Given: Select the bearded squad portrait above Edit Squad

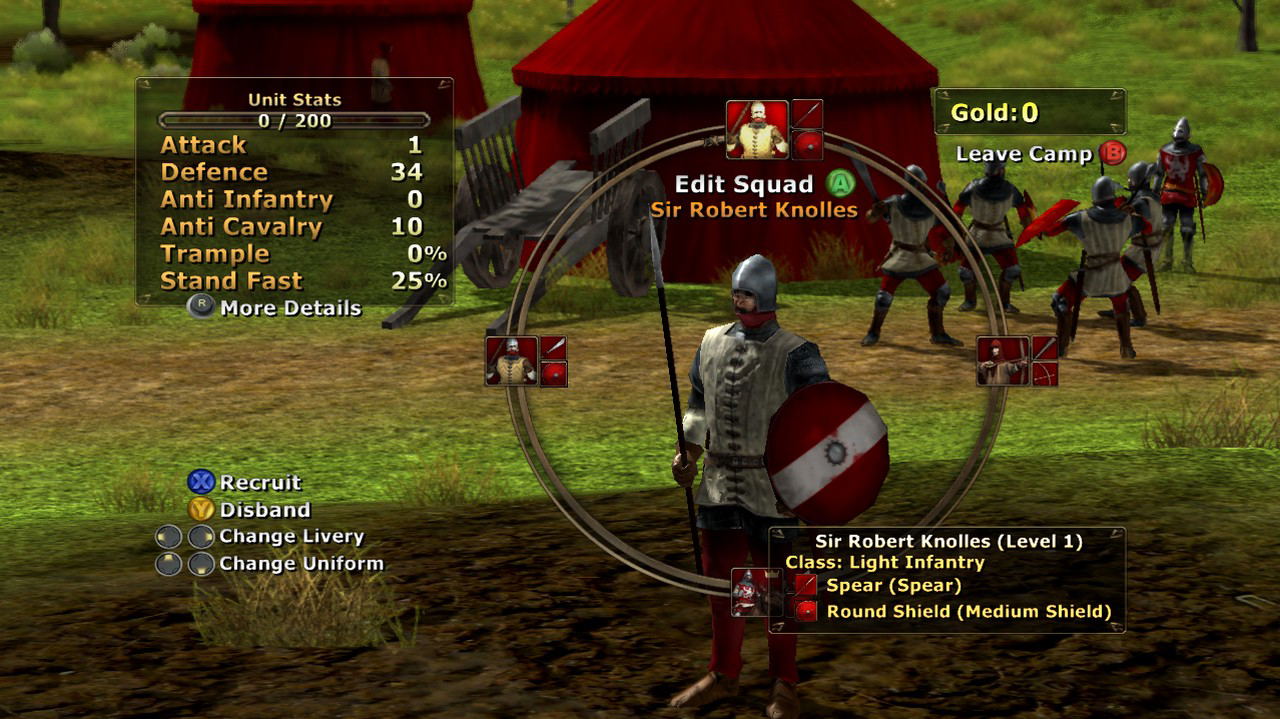Looking at the screenshot, I should click(757, 129).
